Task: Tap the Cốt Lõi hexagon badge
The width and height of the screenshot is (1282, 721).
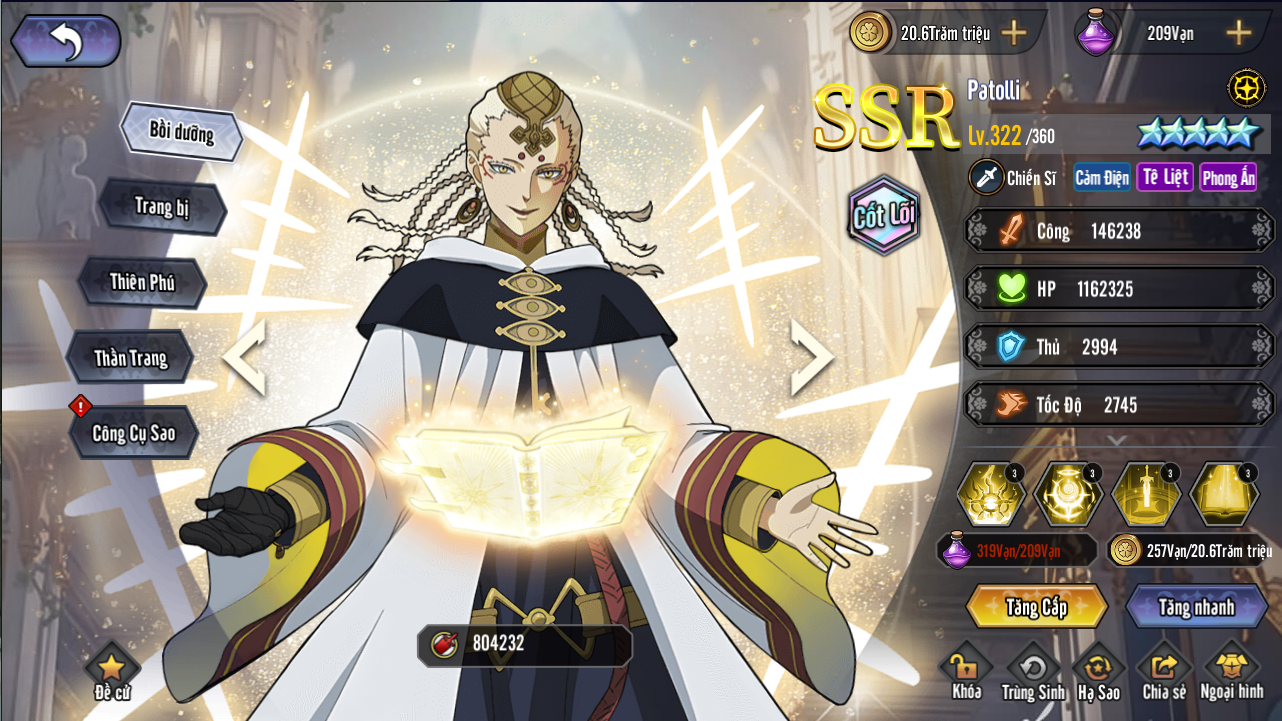Action: point(884,215)
